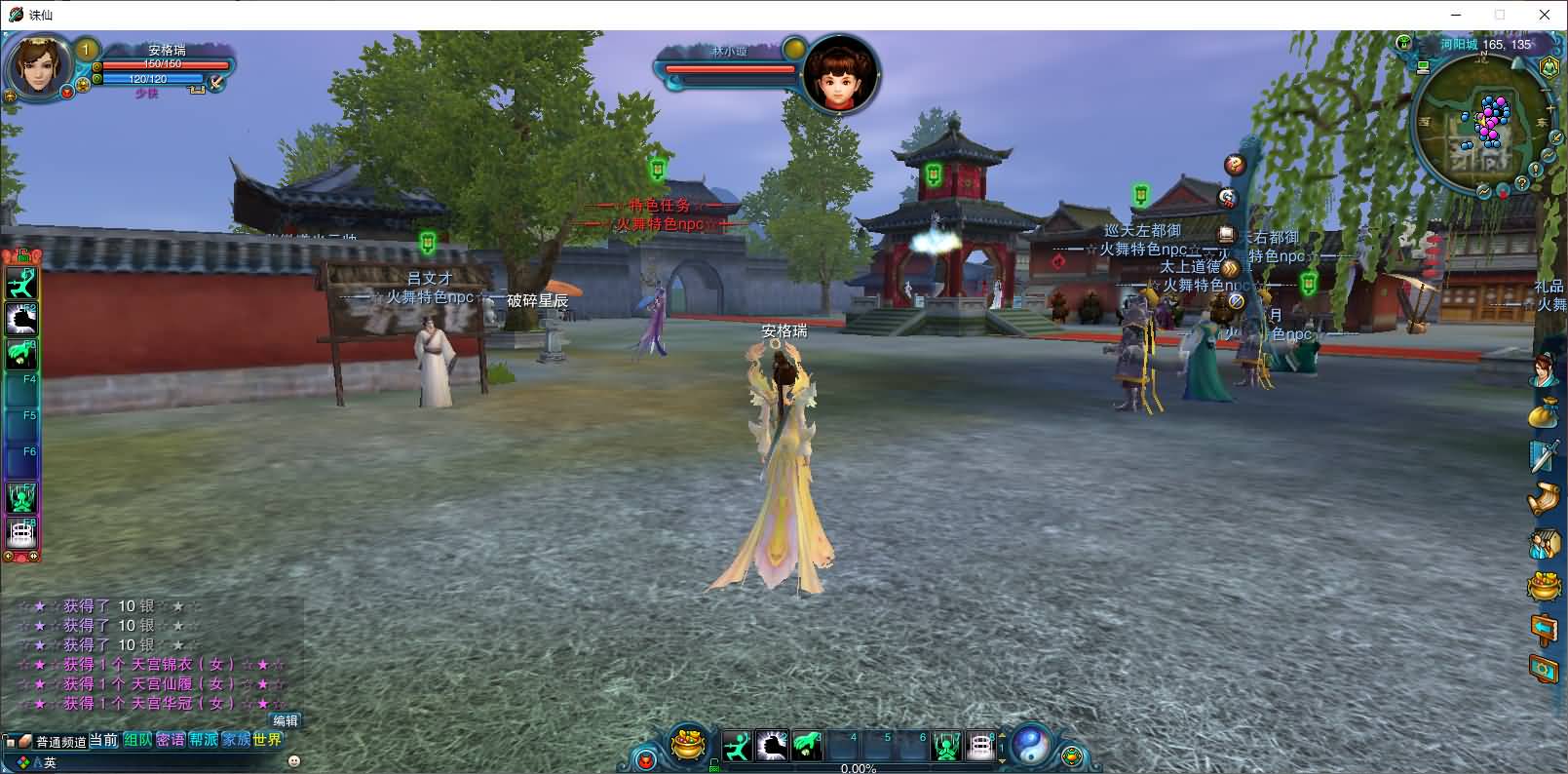Trigger the green grabbing hand skill in bottom hotbar slot 3
Image resolution: width=1568 pixels, height=774 pixels.
pos(807,746)
